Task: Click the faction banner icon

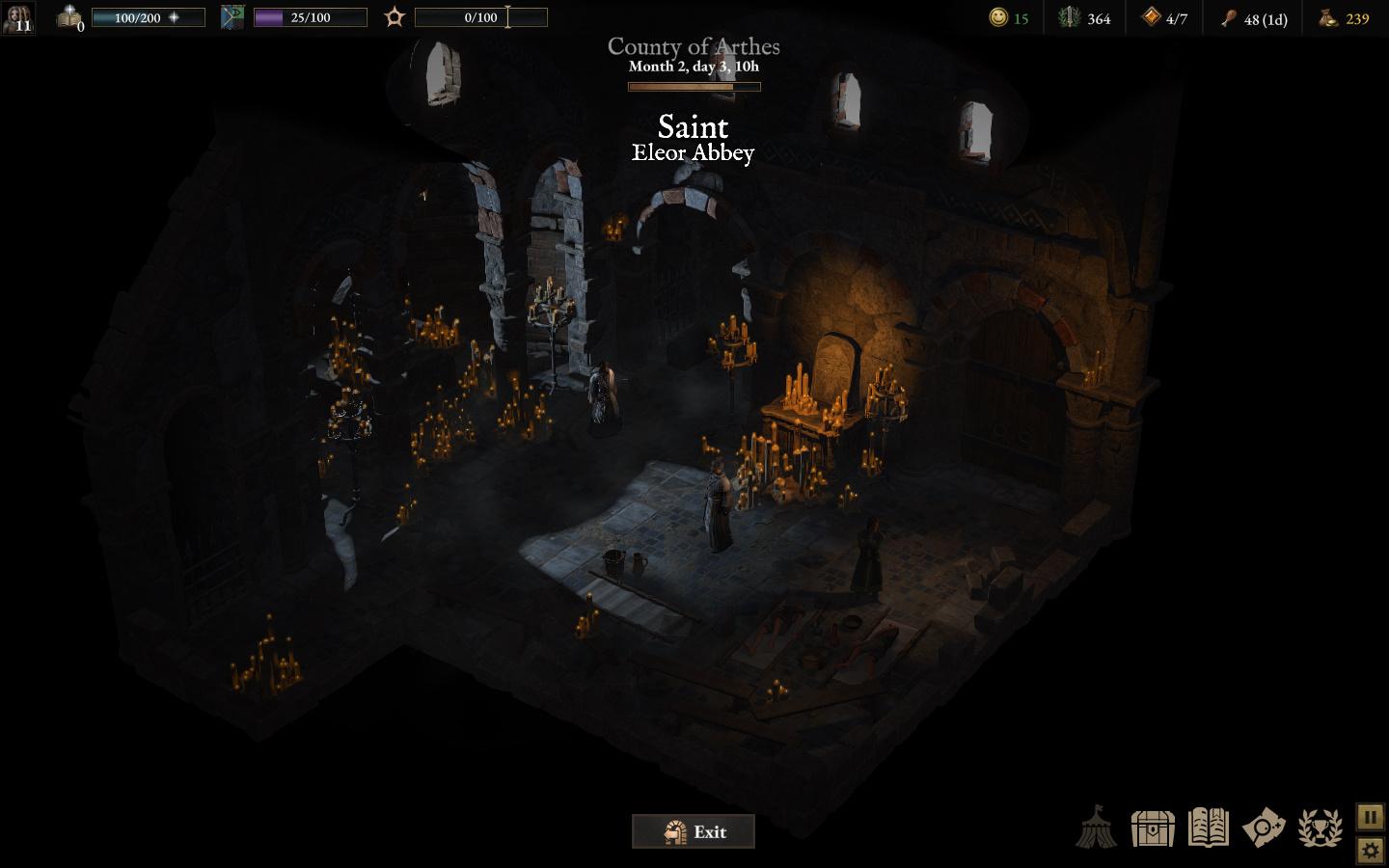Action: coord(232,17)
